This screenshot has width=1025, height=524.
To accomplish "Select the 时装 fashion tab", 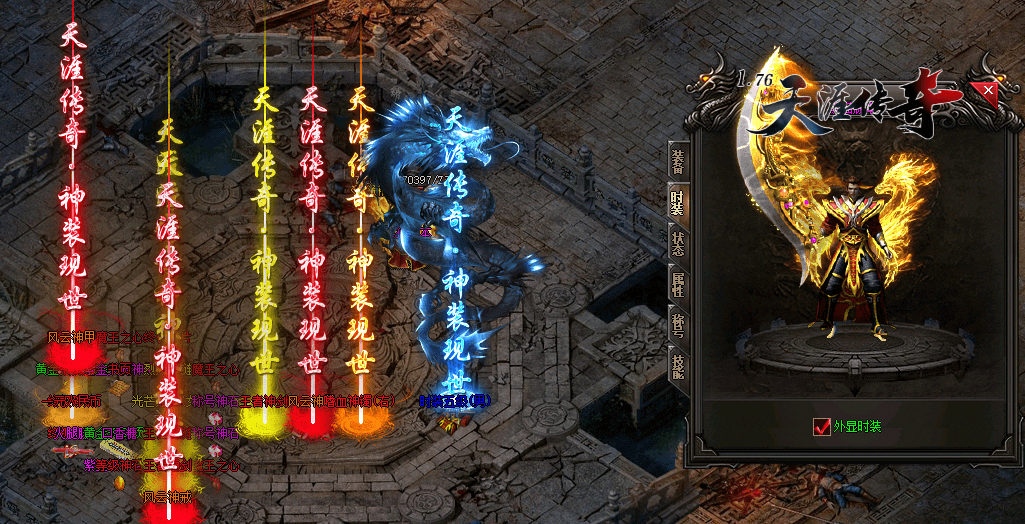I will pos(678,201).
